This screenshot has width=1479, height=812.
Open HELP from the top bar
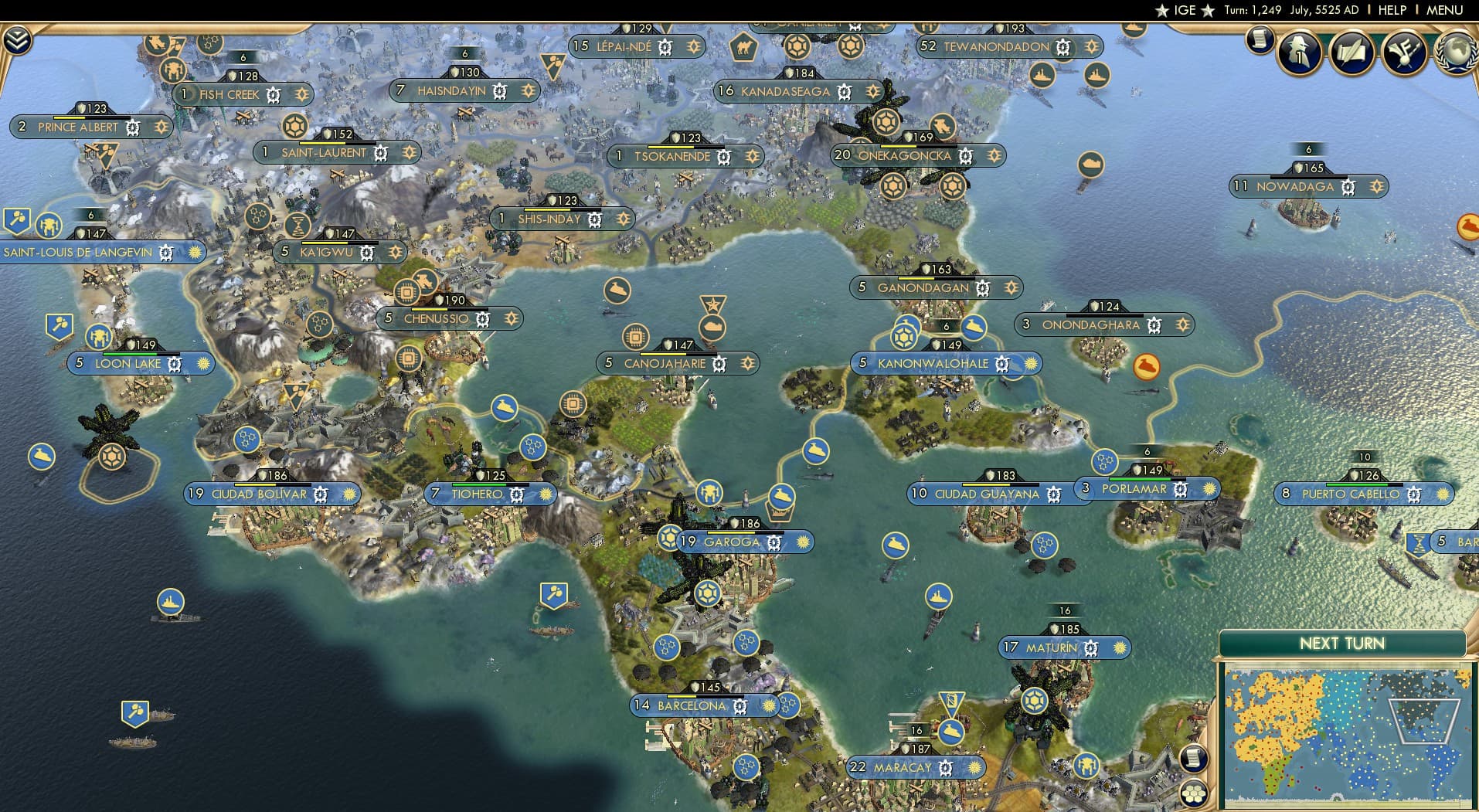1392,10
